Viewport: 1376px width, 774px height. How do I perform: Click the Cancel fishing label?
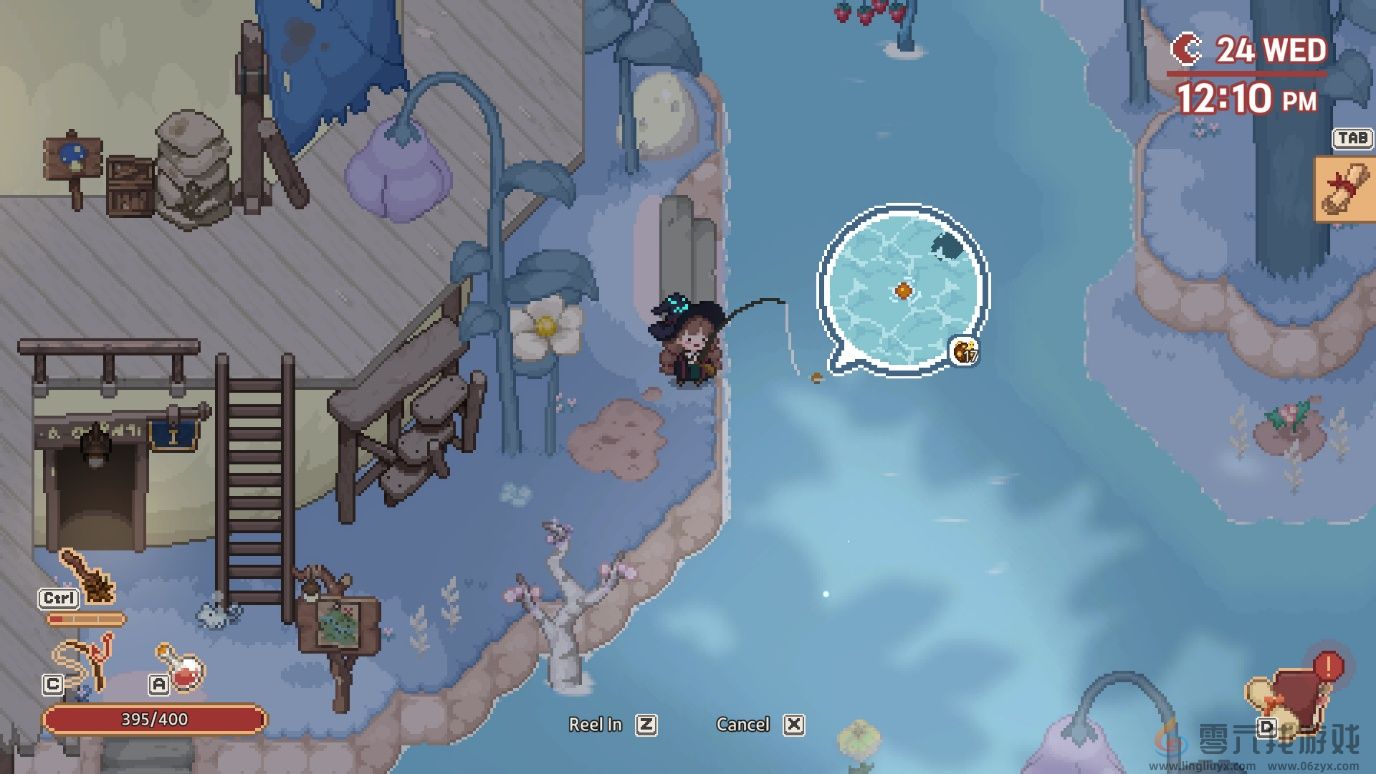(743, 725)
